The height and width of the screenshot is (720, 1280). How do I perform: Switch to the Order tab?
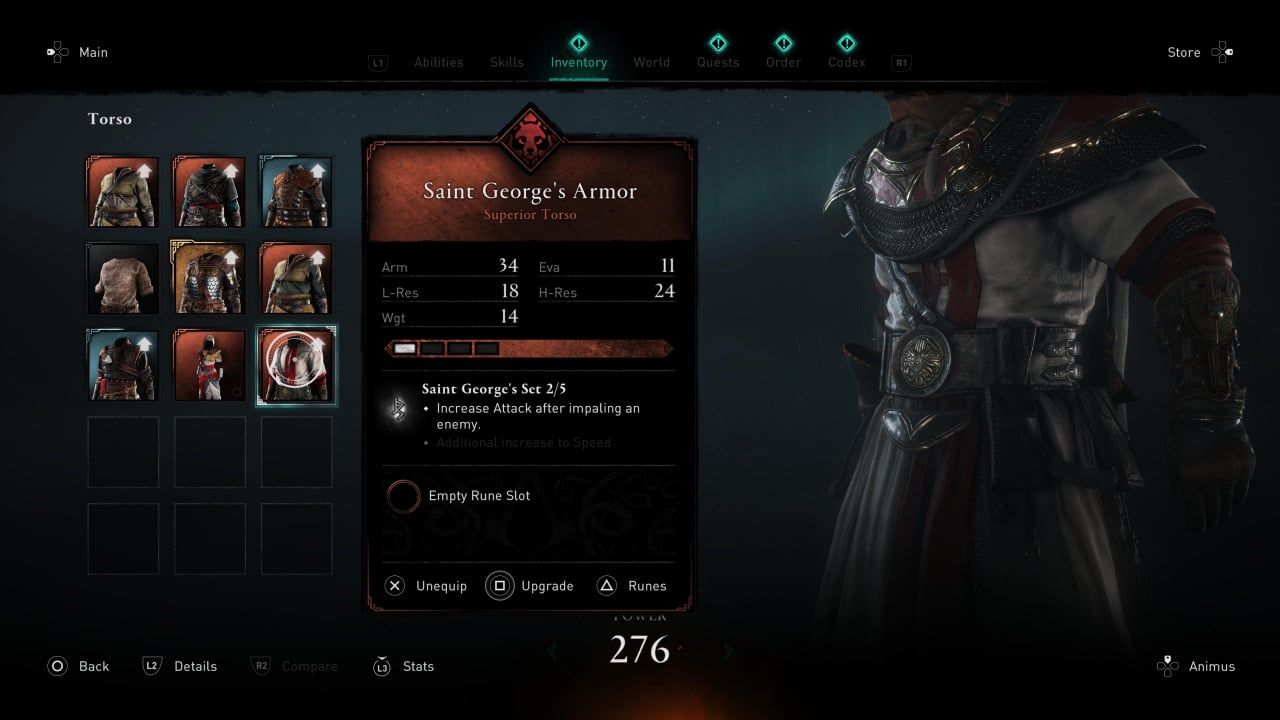784,62
